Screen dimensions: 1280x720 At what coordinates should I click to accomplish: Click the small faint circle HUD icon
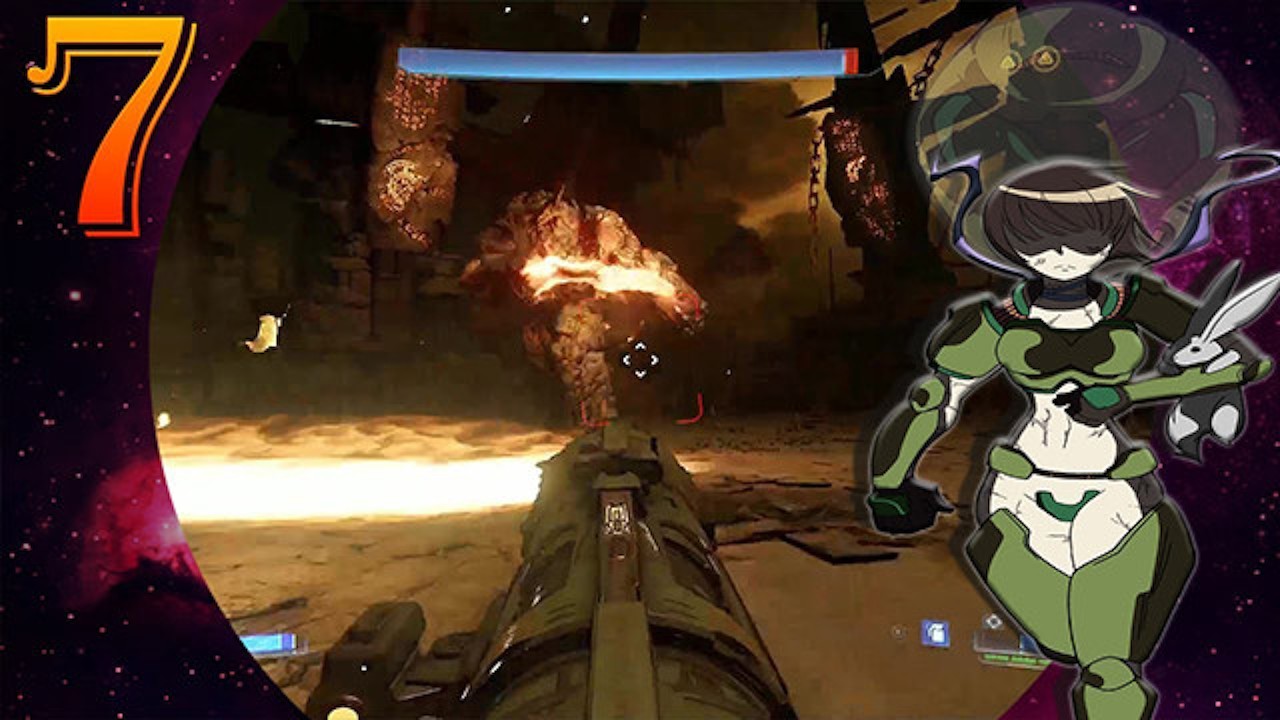[x=899, y=631]
